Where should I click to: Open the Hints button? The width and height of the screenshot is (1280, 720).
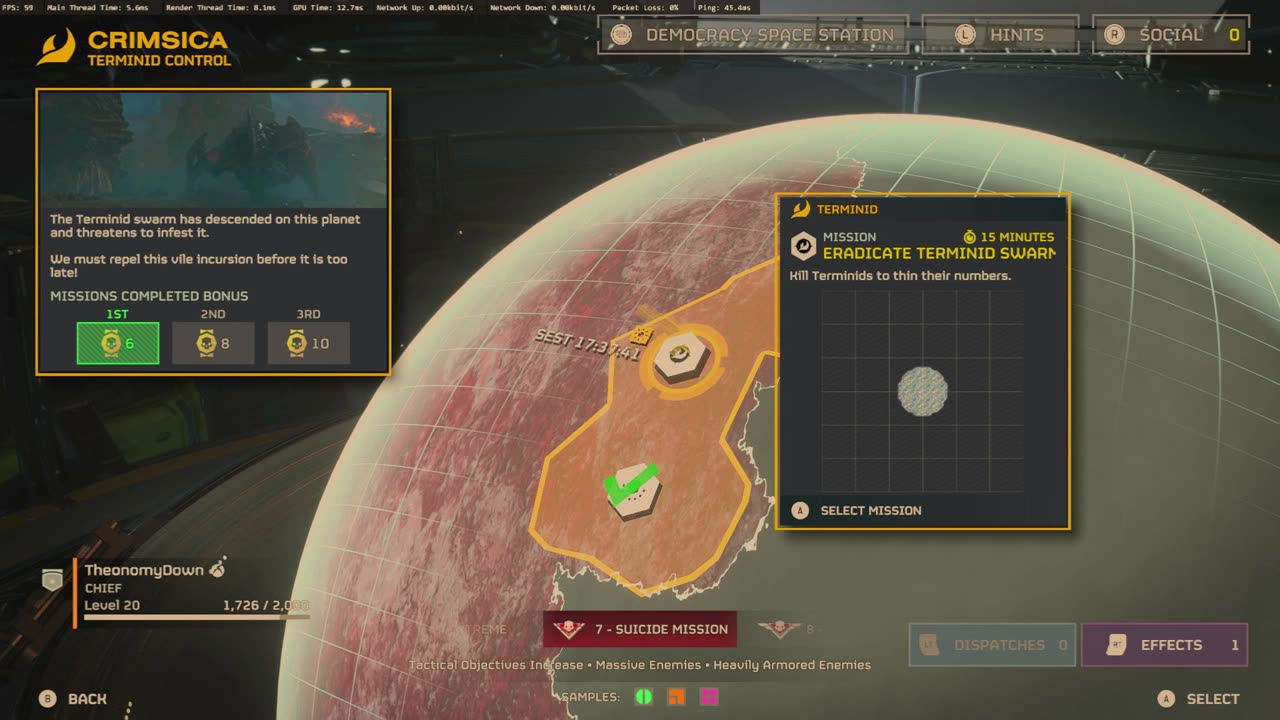[x=1000, y=35]
